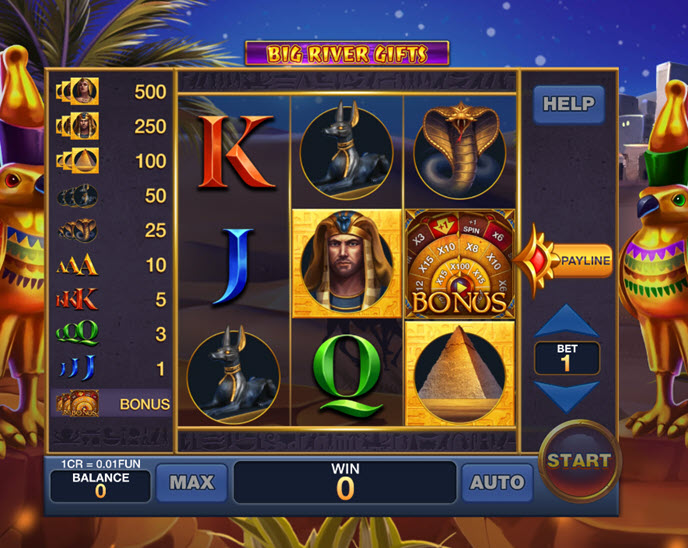Click the PAYLINE indicator button

click(582, 261)
